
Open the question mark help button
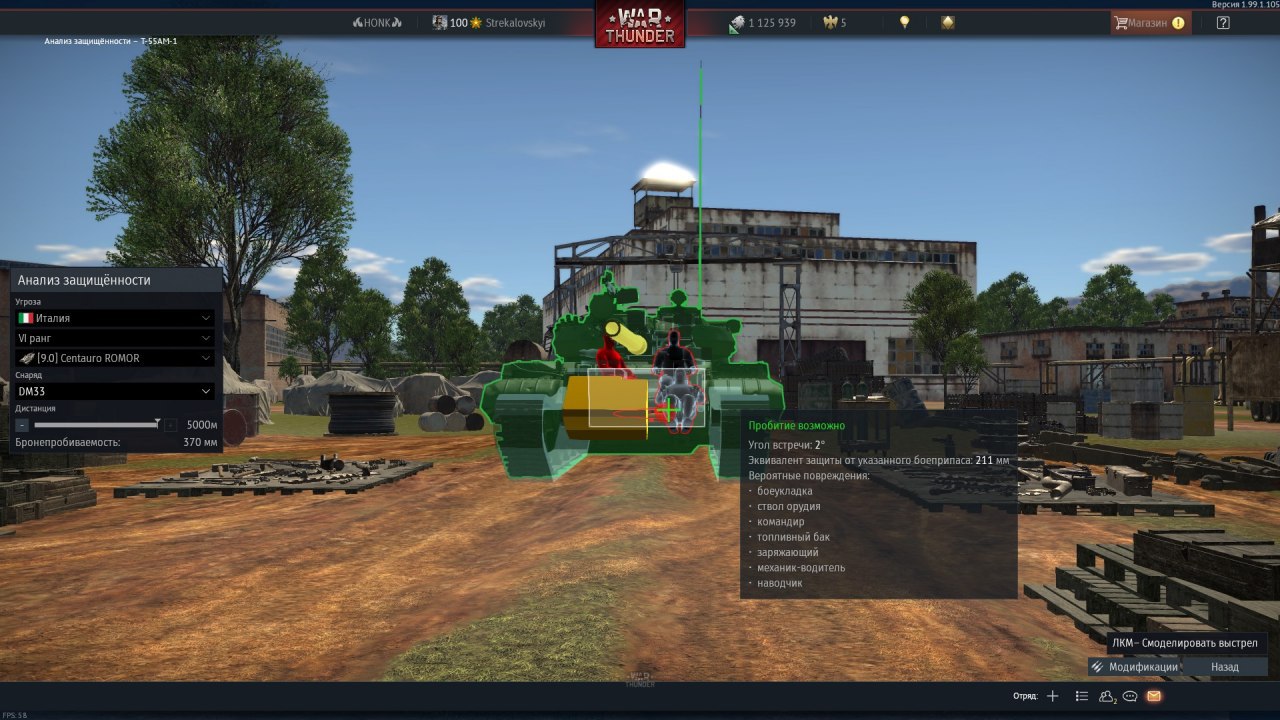click(x=1223, y=23)
